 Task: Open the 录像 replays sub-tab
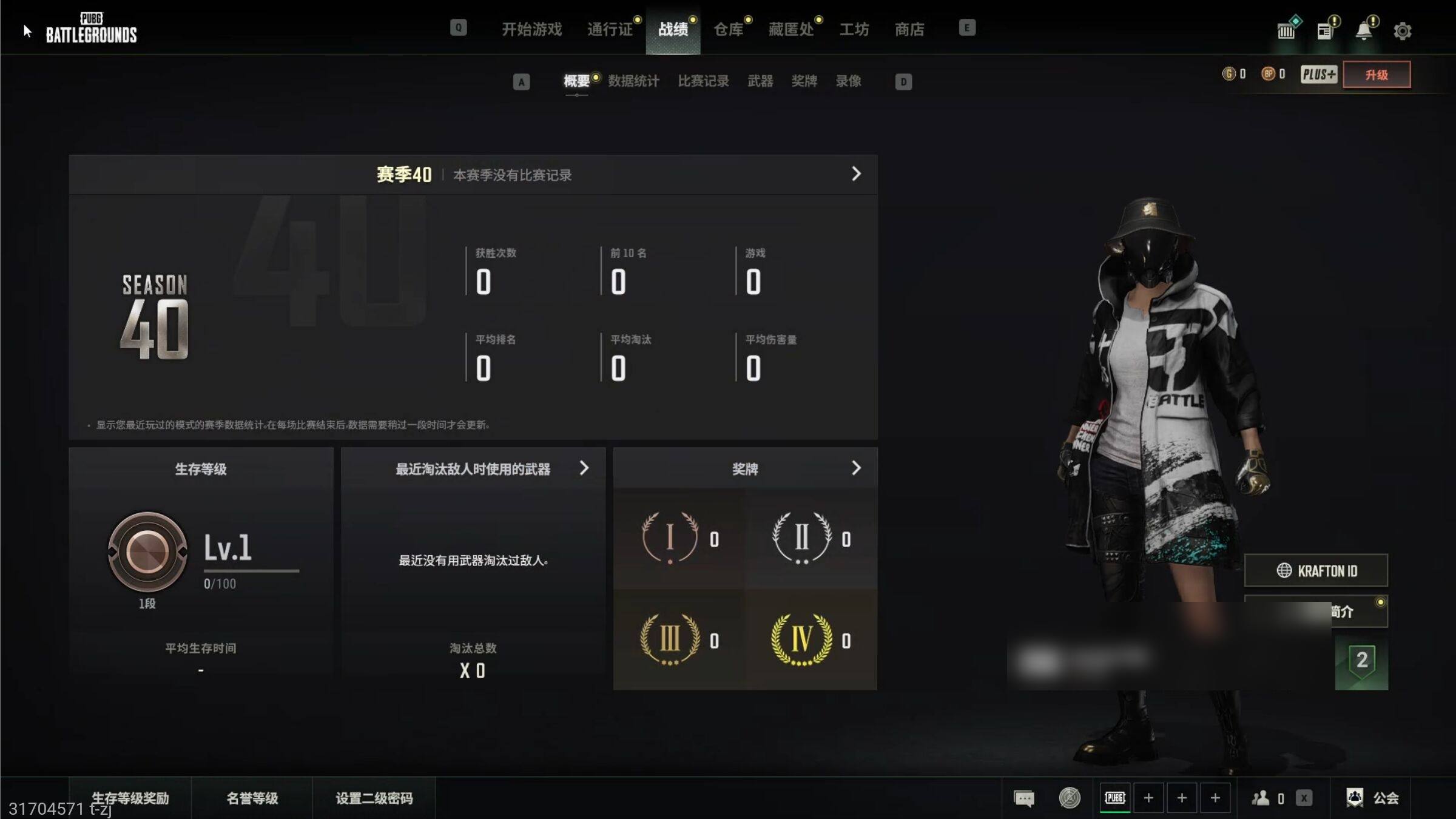[848, 81]
